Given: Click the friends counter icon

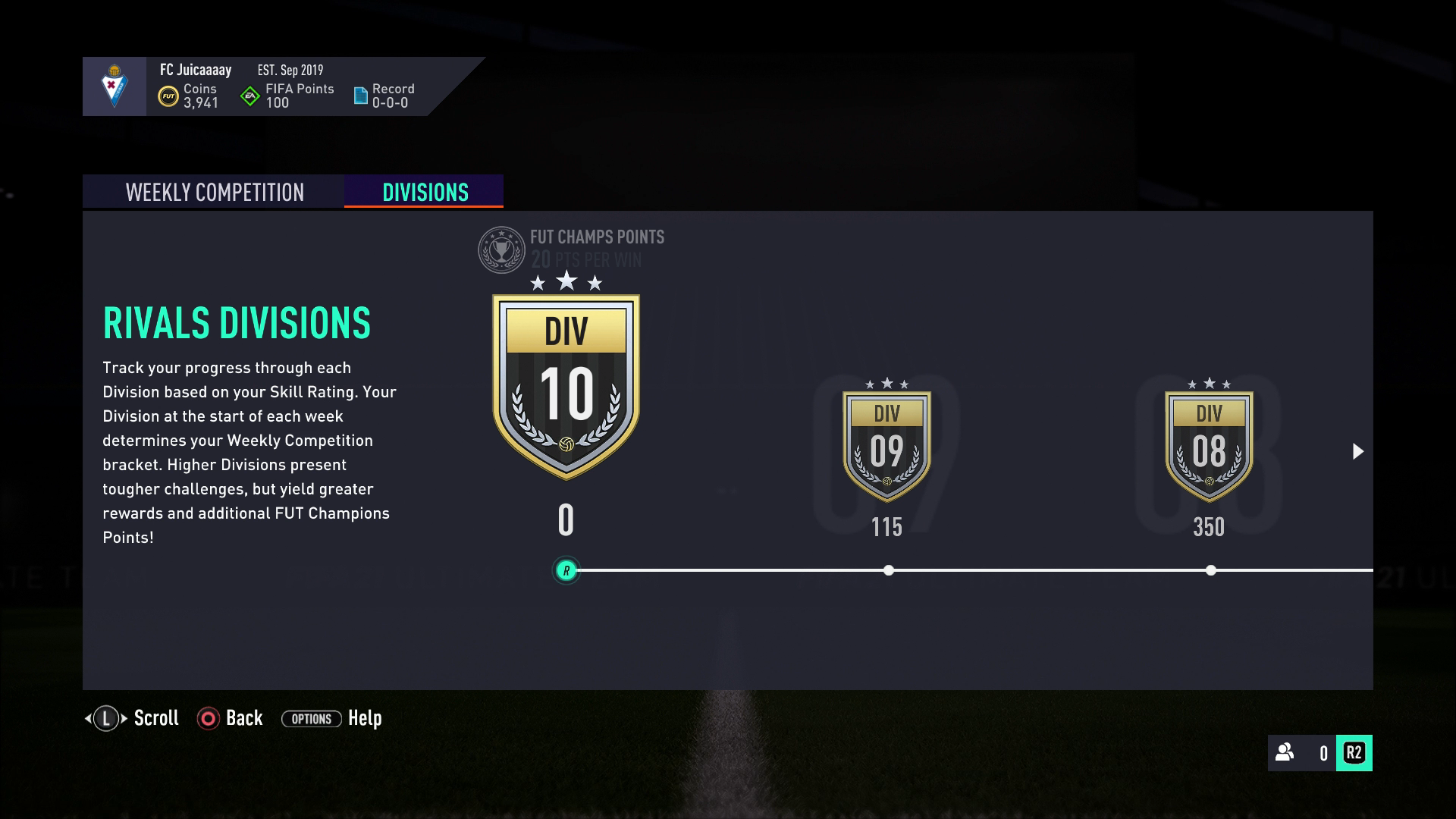Looking at the screenshot, I should coord(1285,753).
